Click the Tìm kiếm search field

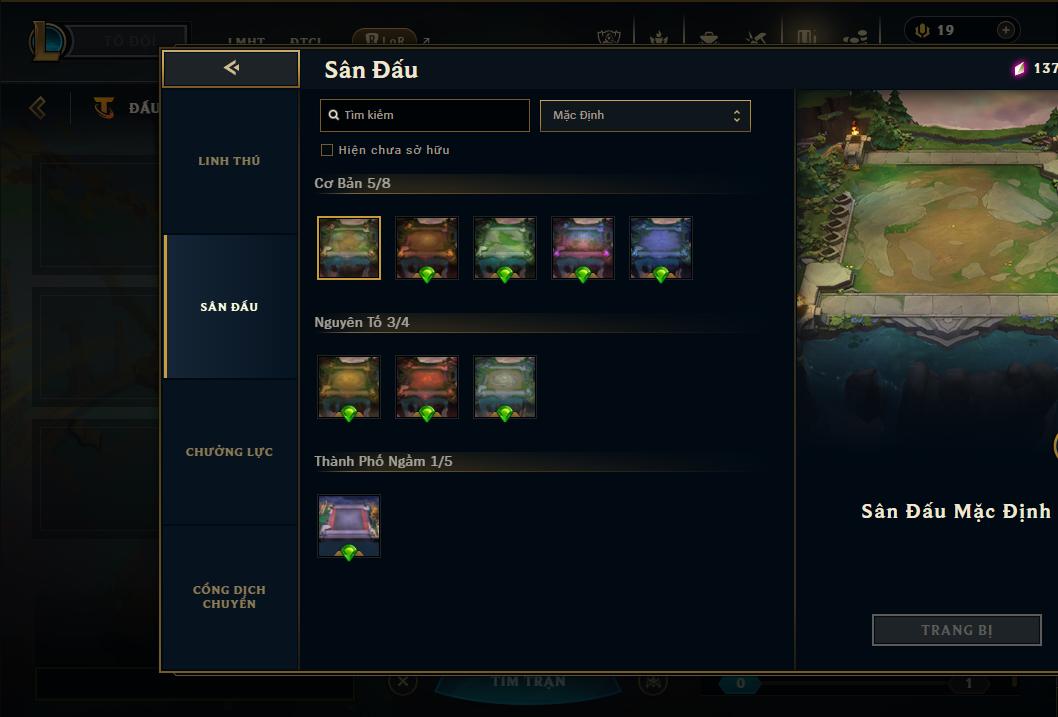[x=425, y=115]
